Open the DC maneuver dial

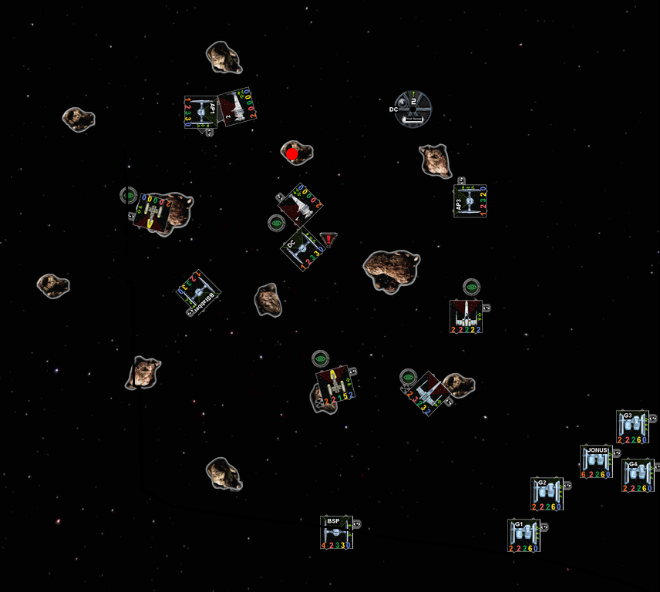coord(412,107)
